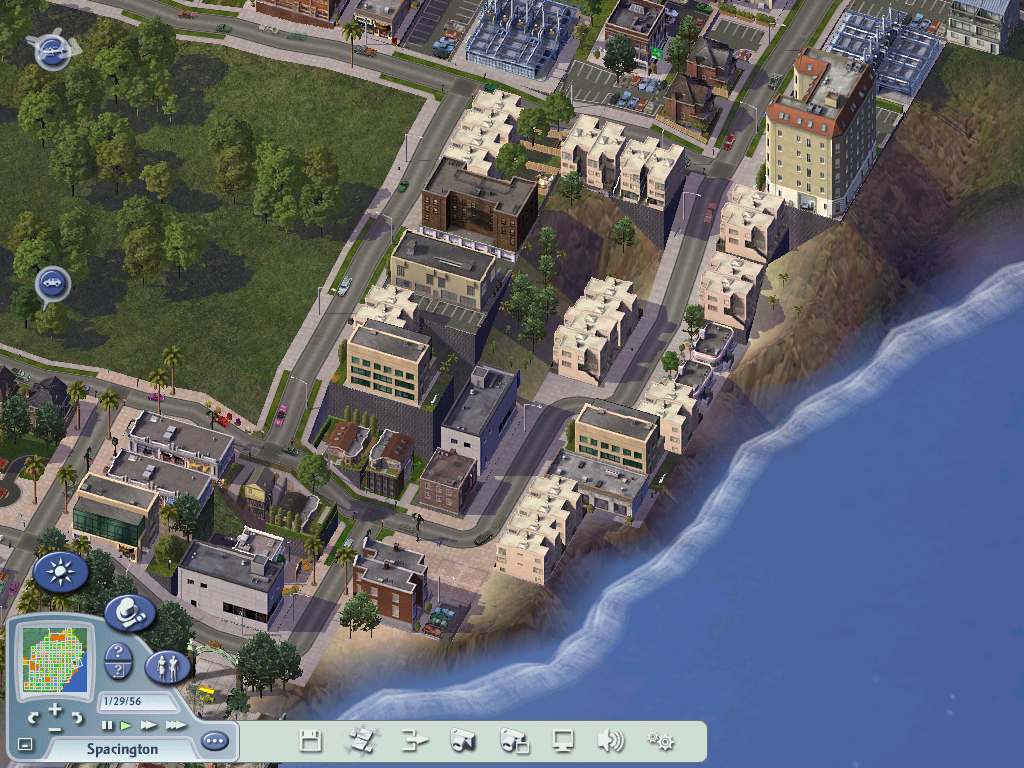Open the God mode sun button

click(x=61, y=572)
